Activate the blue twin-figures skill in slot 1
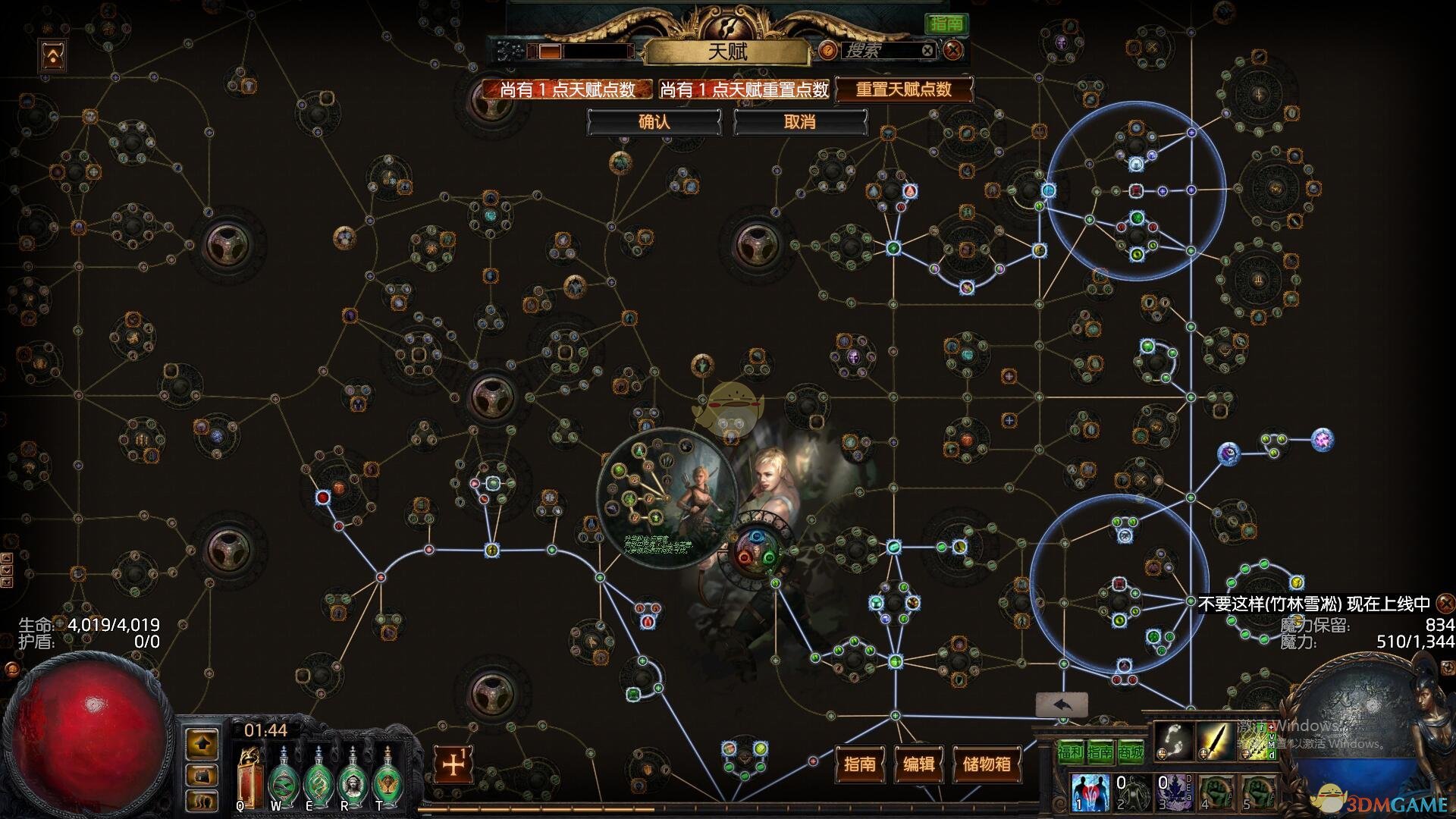1456x819 pixels. point(1090,792)
